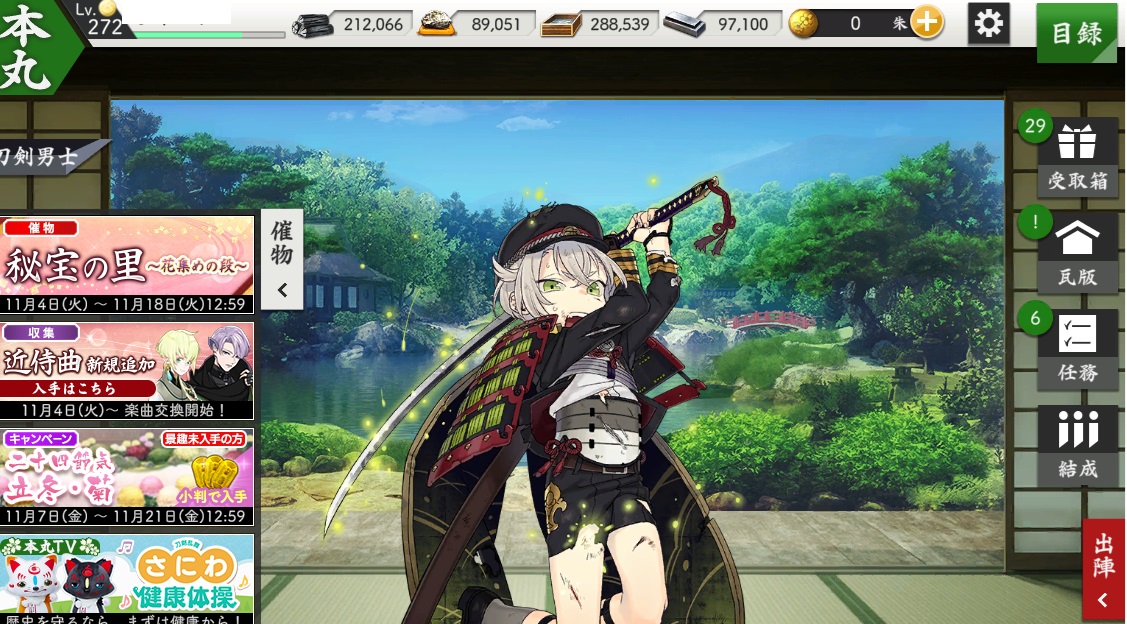Add koban with the plus button
Image resolution: width=1127 pixels, height=624 pixels.
coord(927,24)
